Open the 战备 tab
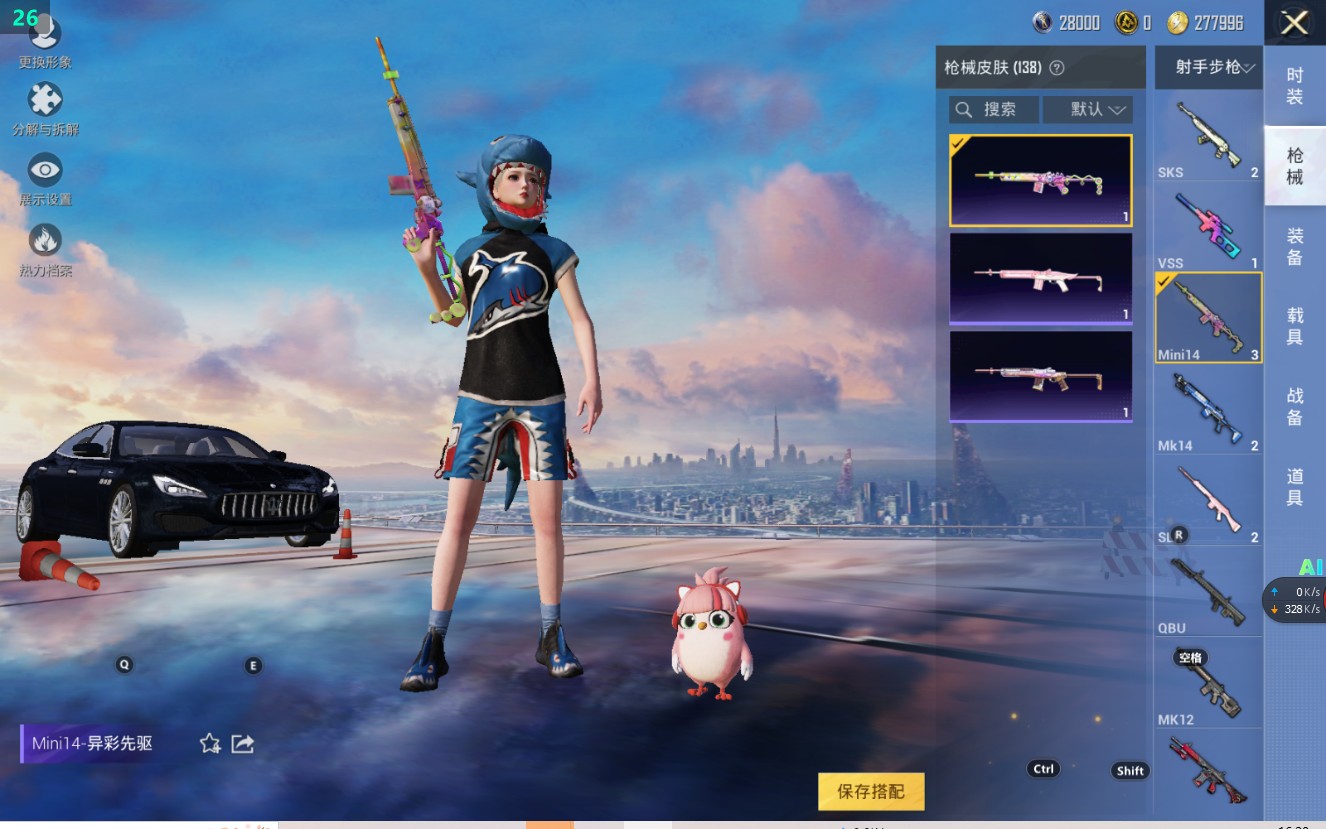 tap(1294, 407)
